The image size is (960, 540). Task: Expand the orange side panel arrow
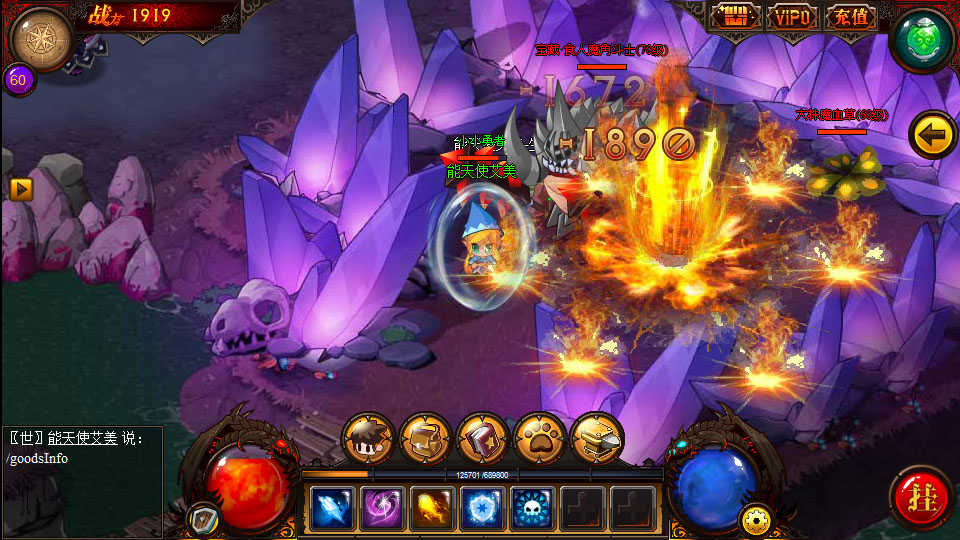pos(20,188)
